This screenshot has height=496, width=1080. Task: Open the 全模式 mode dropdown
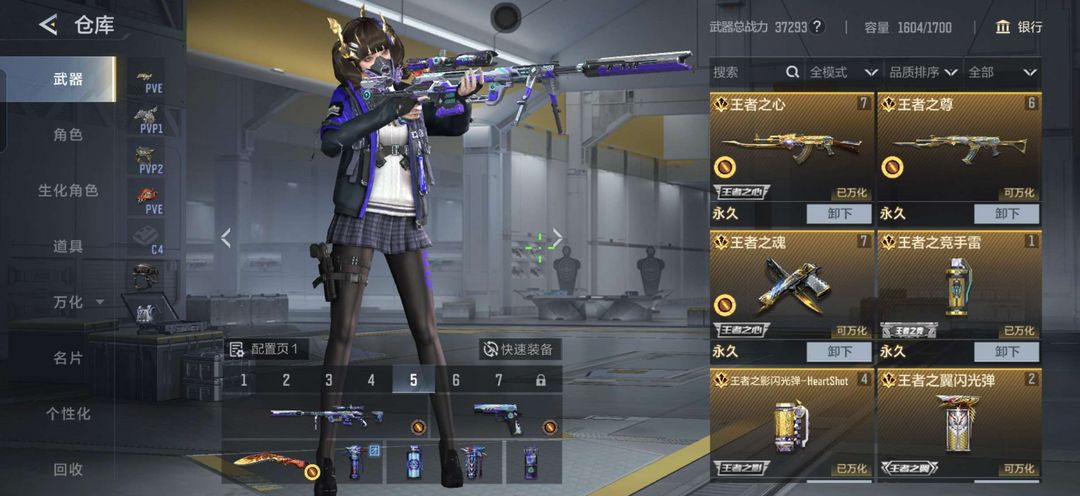point(843,72)
